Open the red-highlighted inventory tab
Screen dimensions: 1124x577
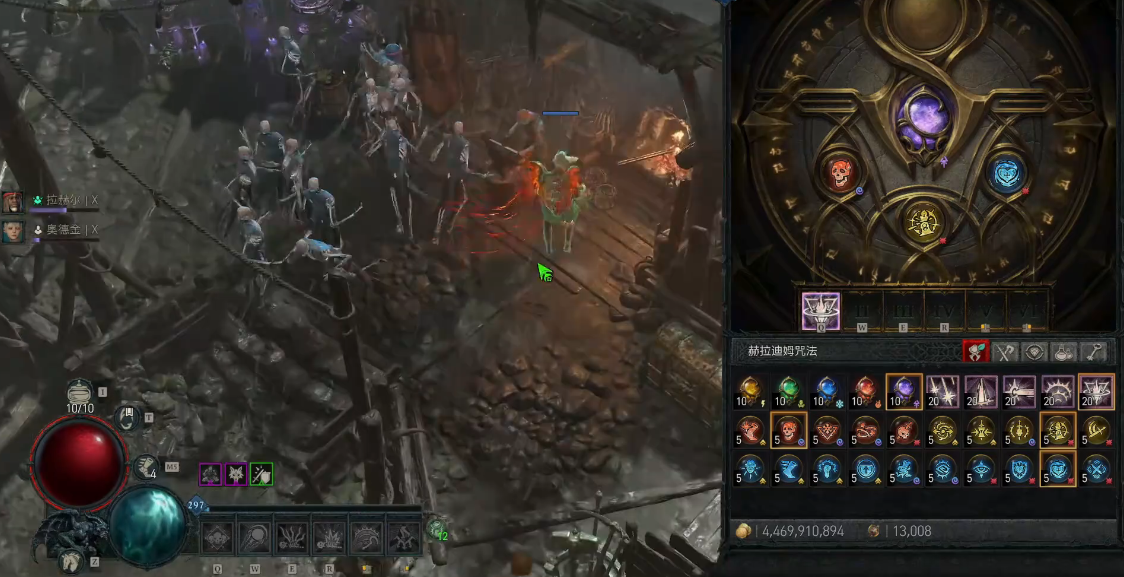(x=975, y=352)
